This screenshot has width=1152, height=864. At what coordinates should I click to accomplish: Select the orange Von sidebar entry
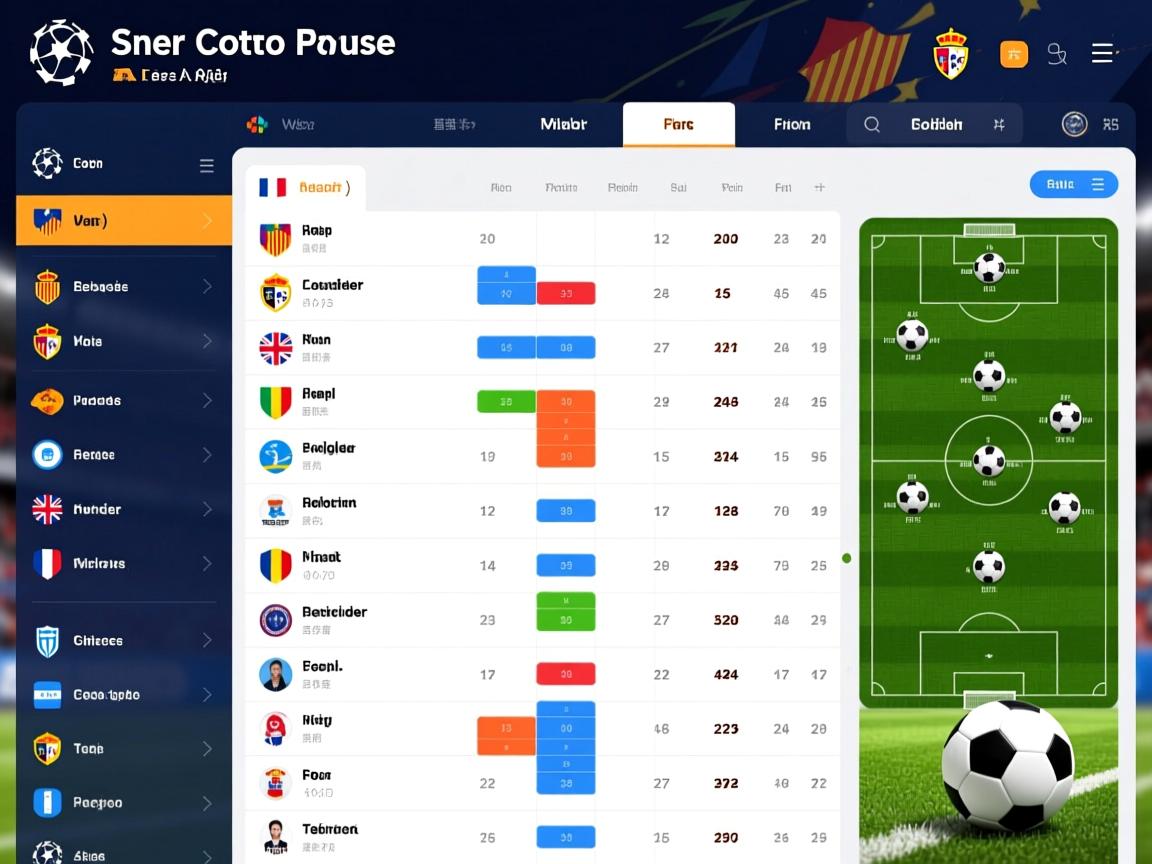coord(124,221)
